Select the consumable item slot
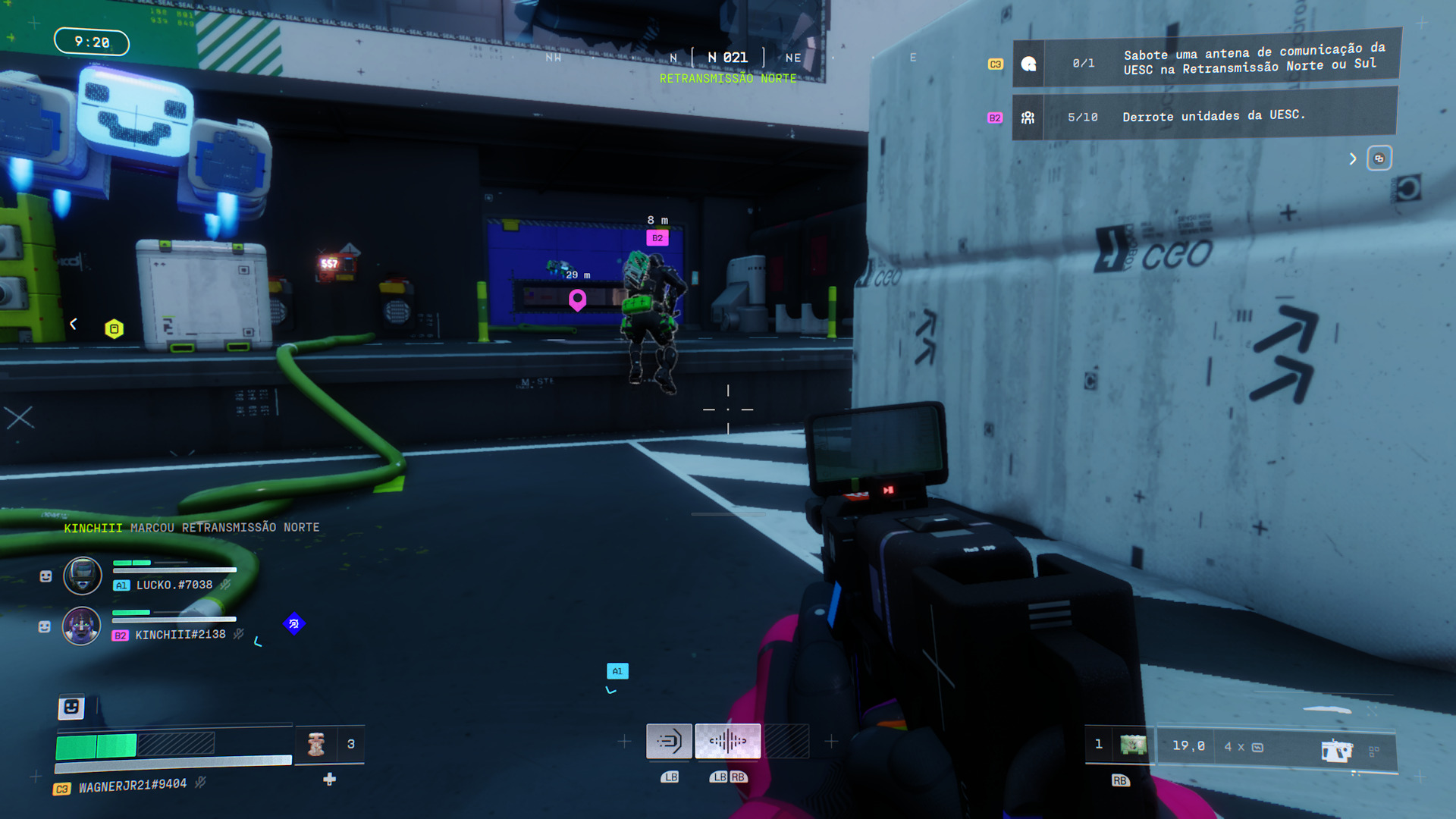 click(316, 744)
